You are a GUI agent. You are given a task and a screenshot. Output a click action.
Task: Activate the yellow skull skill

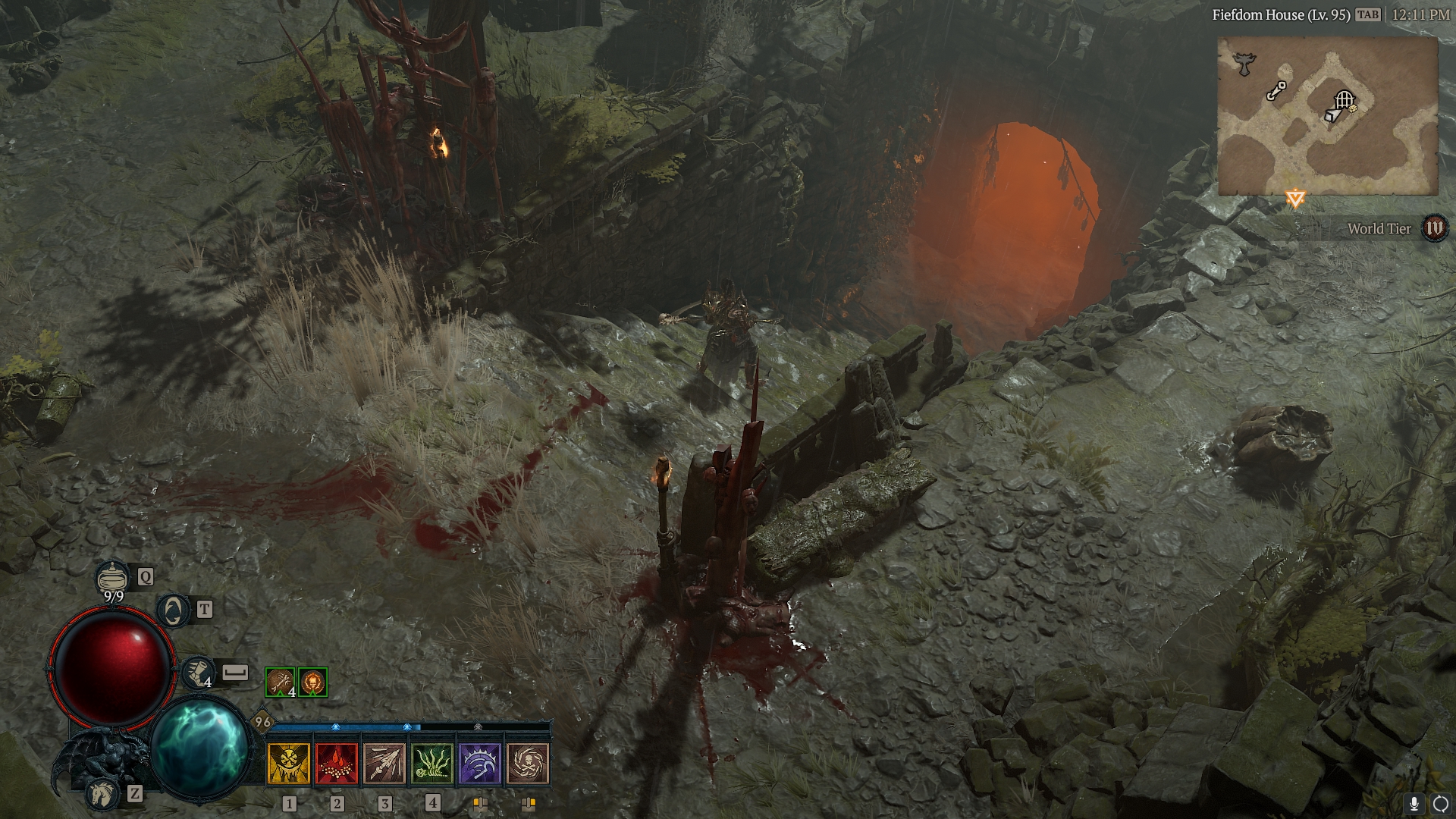click(x=289, y=763)
